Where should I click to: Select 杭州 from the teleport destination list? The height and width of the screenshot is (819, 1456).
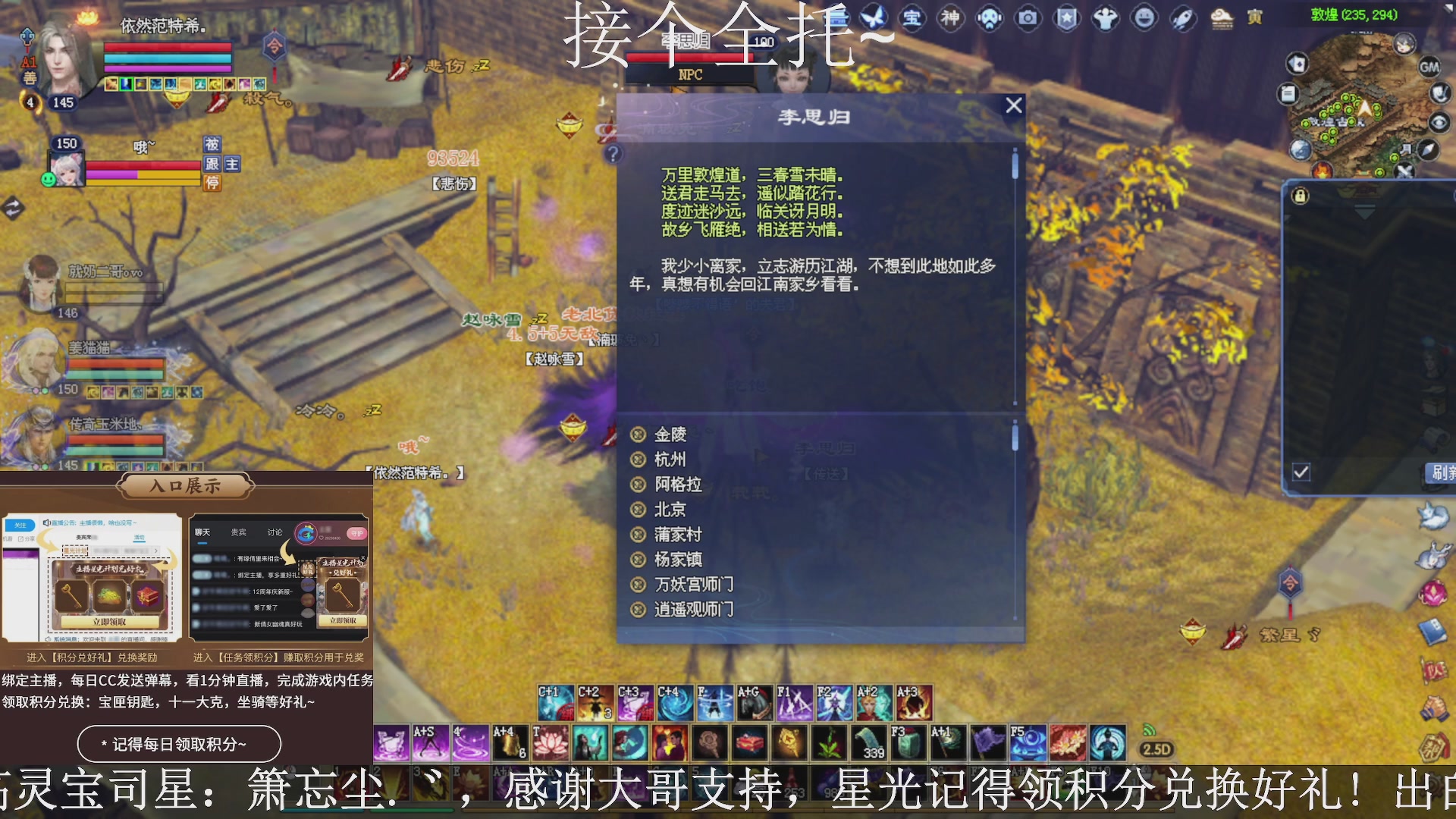pyautogui.click(x=672, y=460)
